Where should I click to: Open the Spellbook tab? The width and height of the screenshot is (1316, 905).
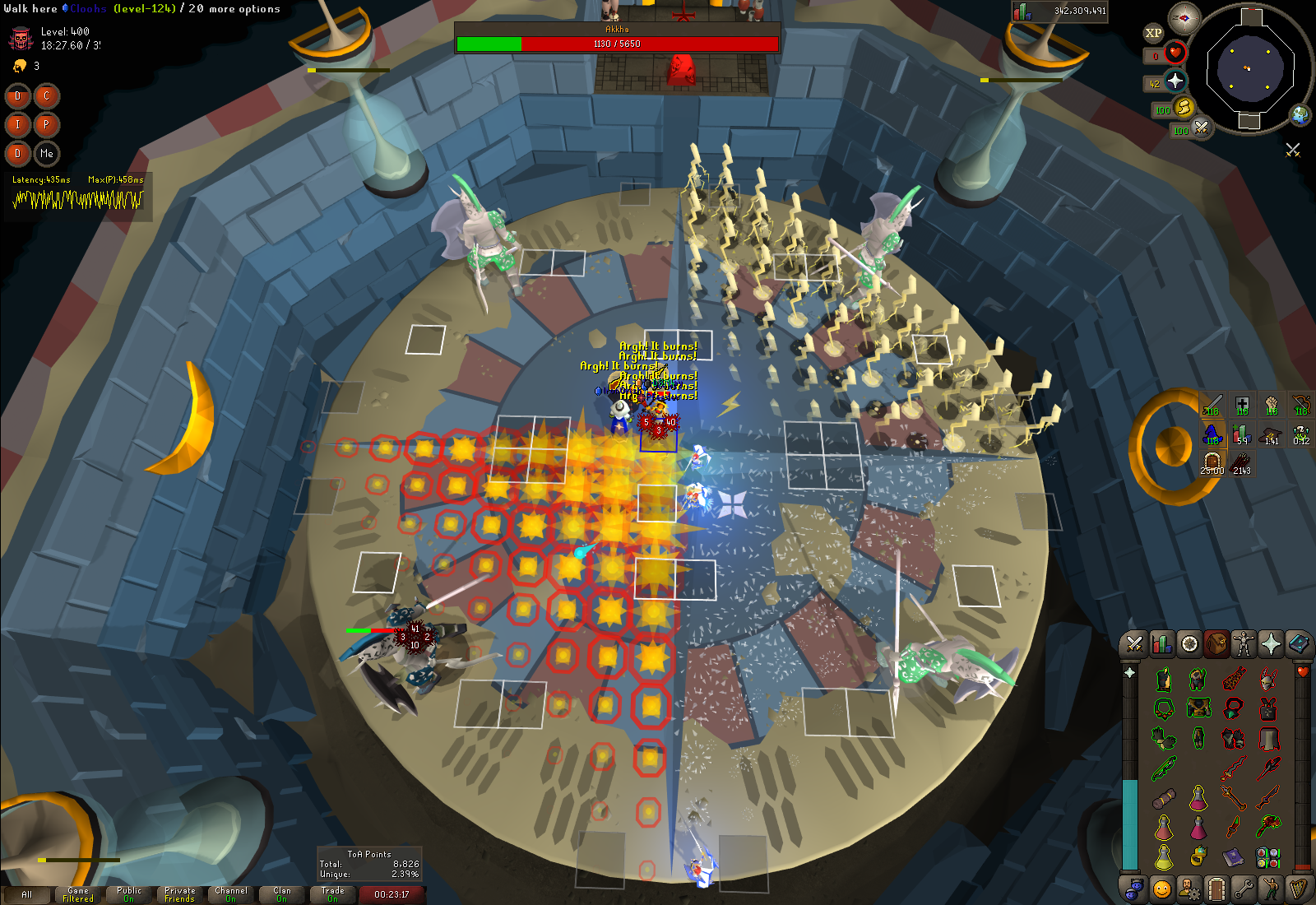[x=1298, y=643]
